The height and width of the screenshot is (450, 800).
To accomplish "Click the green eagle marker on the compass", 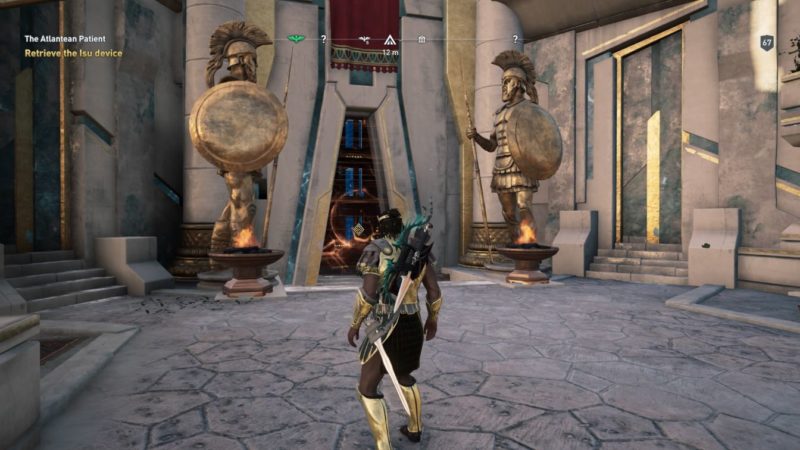I will pos(296,40).
